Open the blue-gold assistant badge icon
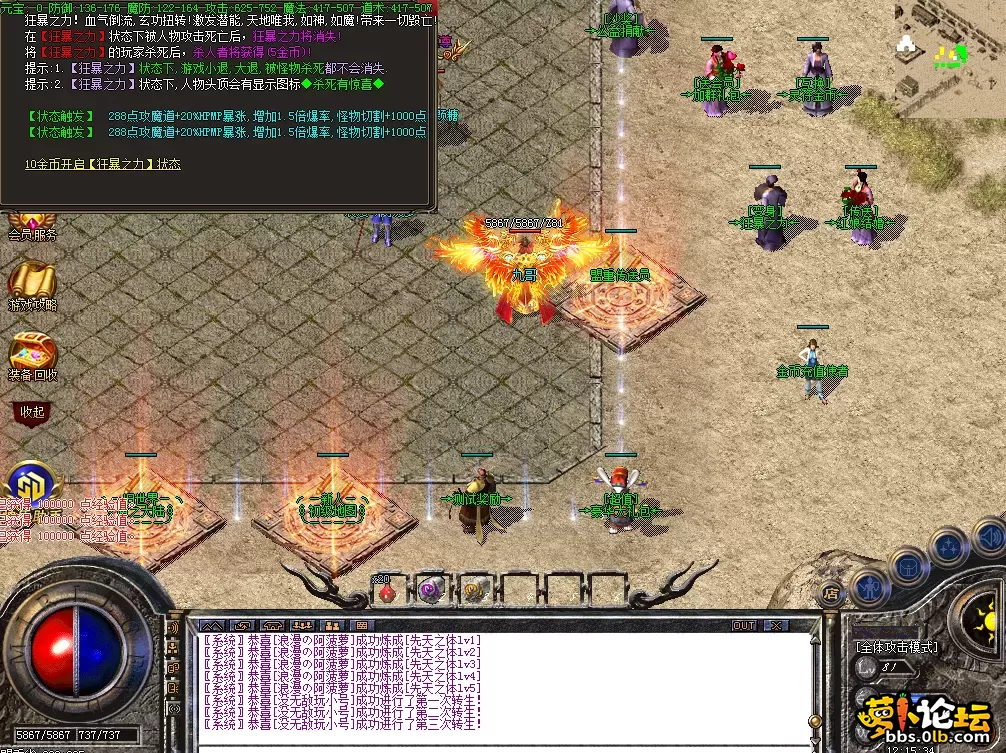1006x753 pixels. point(30,481)
